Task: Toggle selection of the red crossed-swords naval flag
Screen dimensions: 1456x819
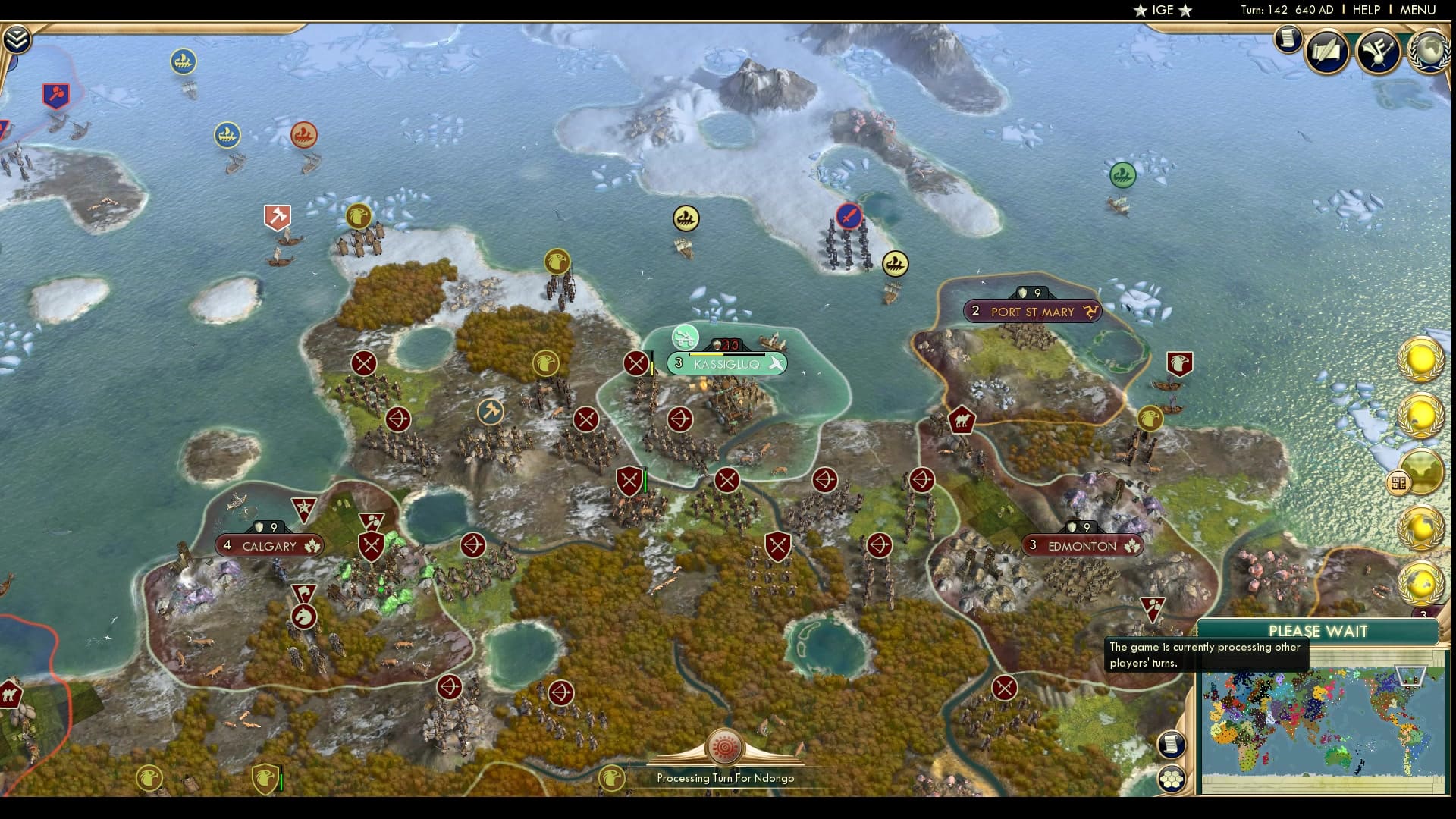Action: pos(849,215)
